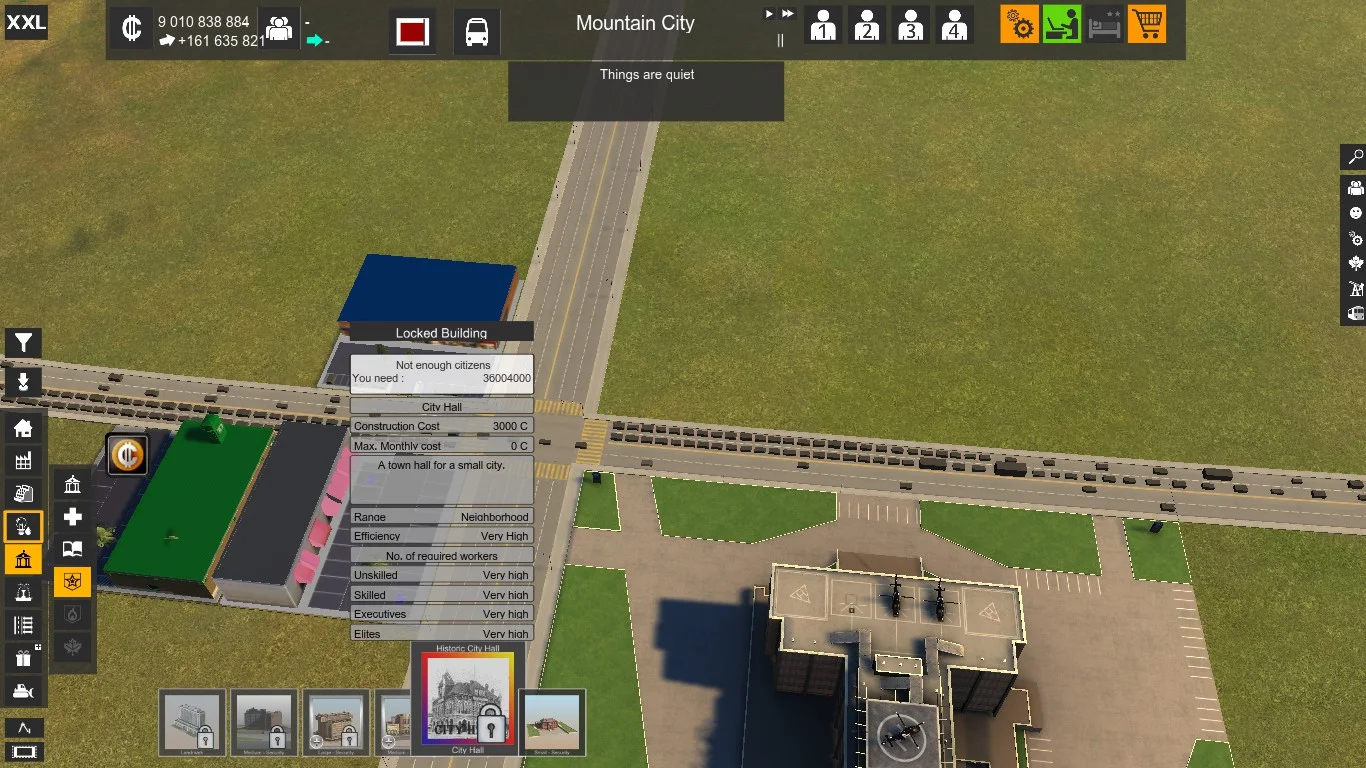Open the health services subcategory cross
This screenshot has height=768, width=1366.
click(72, 517)
